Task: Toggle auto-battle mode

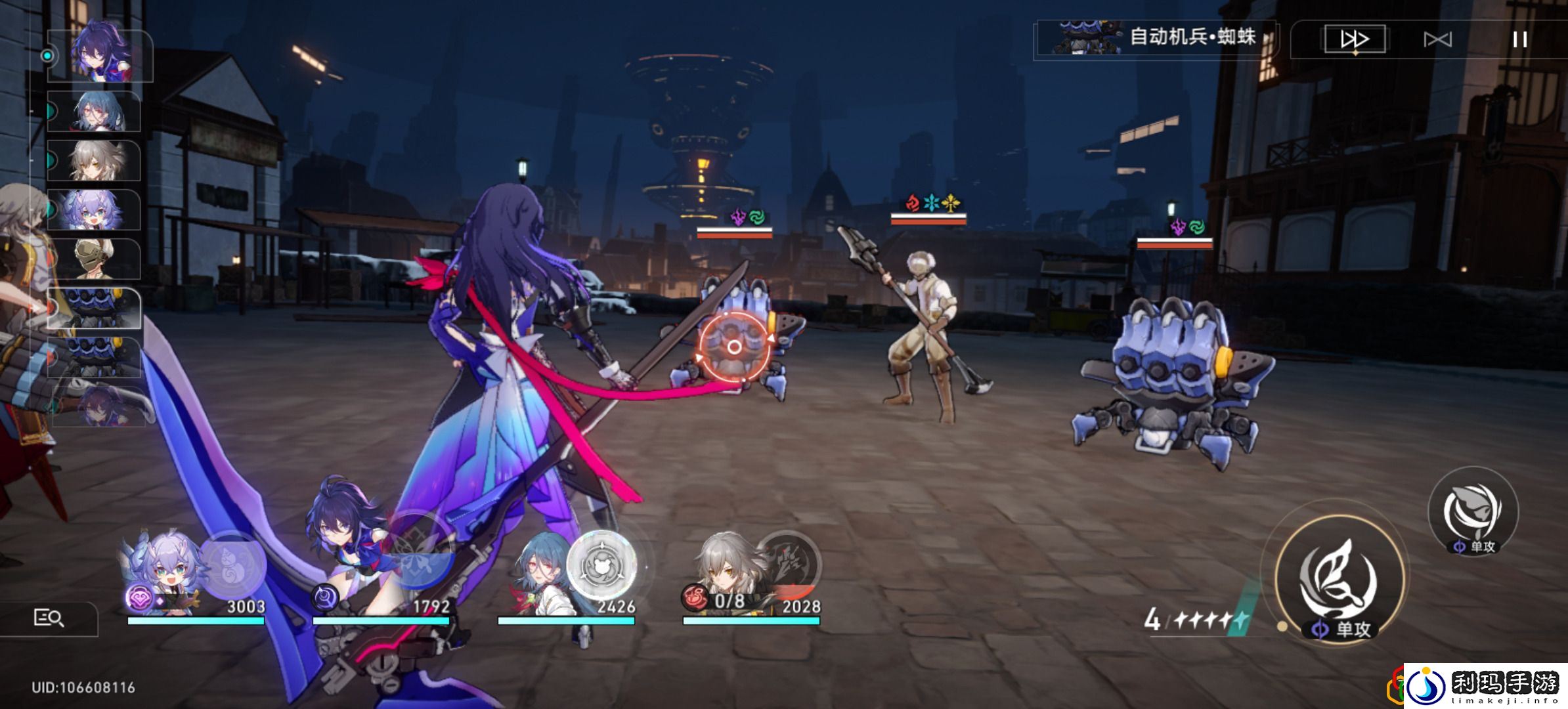Action: point(1437,40)
